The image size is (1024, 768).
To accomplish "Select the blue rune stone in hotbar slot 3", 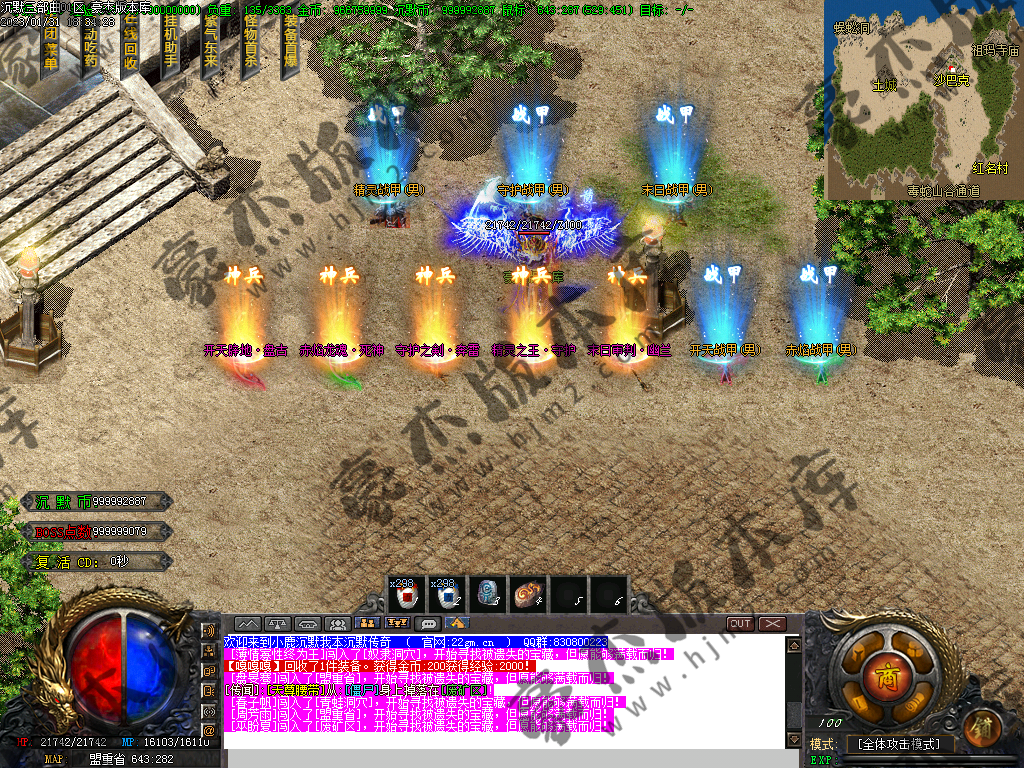I will 486,595.
